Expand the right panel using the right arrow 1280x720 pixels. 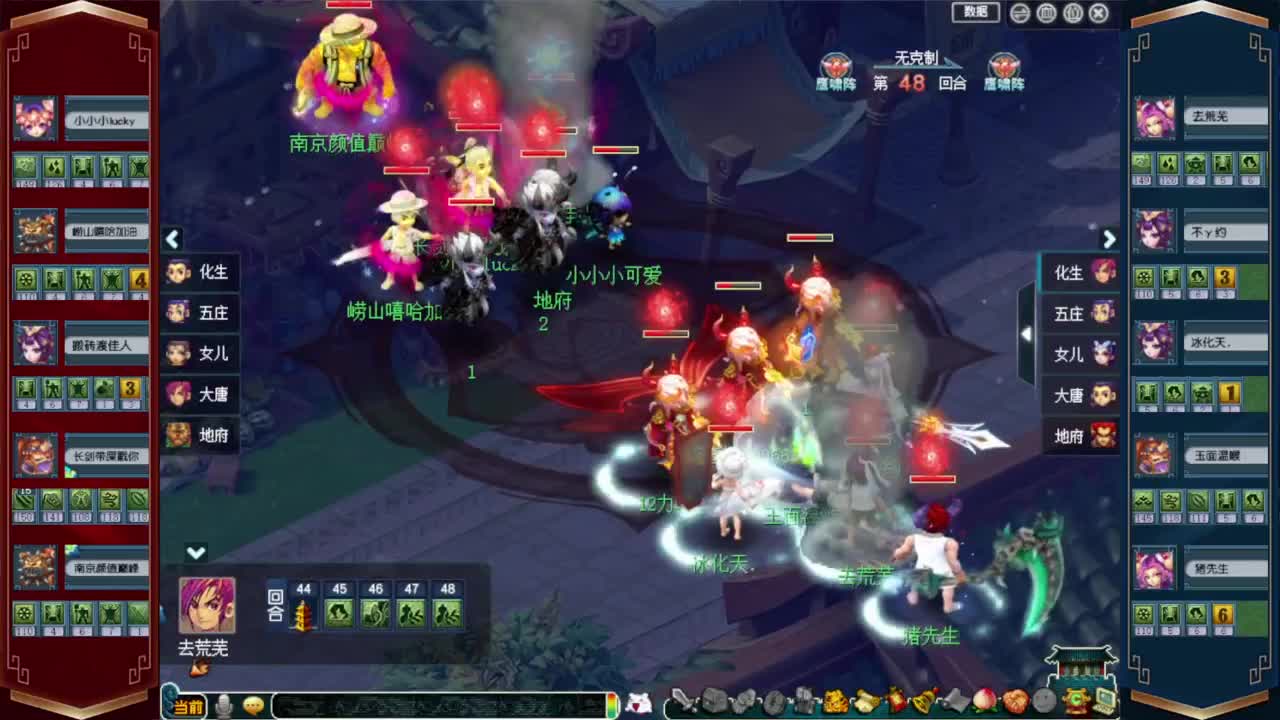click(x=1109, y=240)
